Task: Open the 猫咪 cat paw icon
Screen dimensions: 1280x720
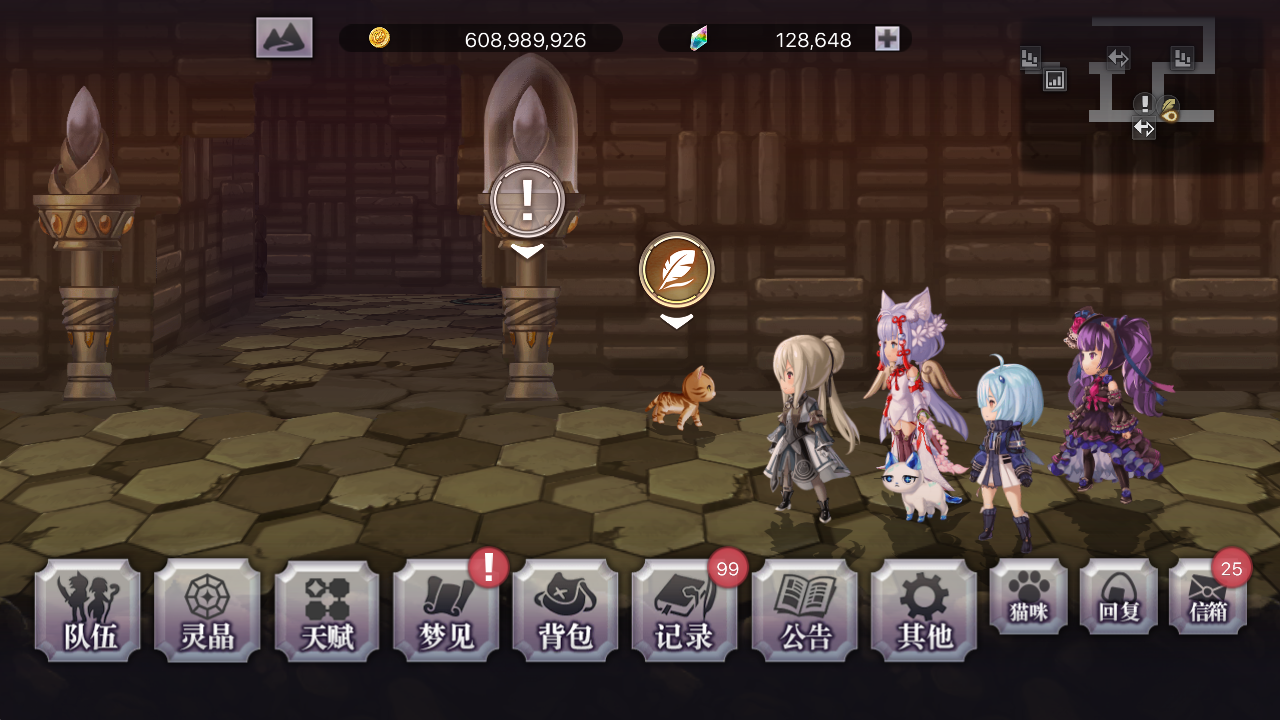Action: [1027, 597]
